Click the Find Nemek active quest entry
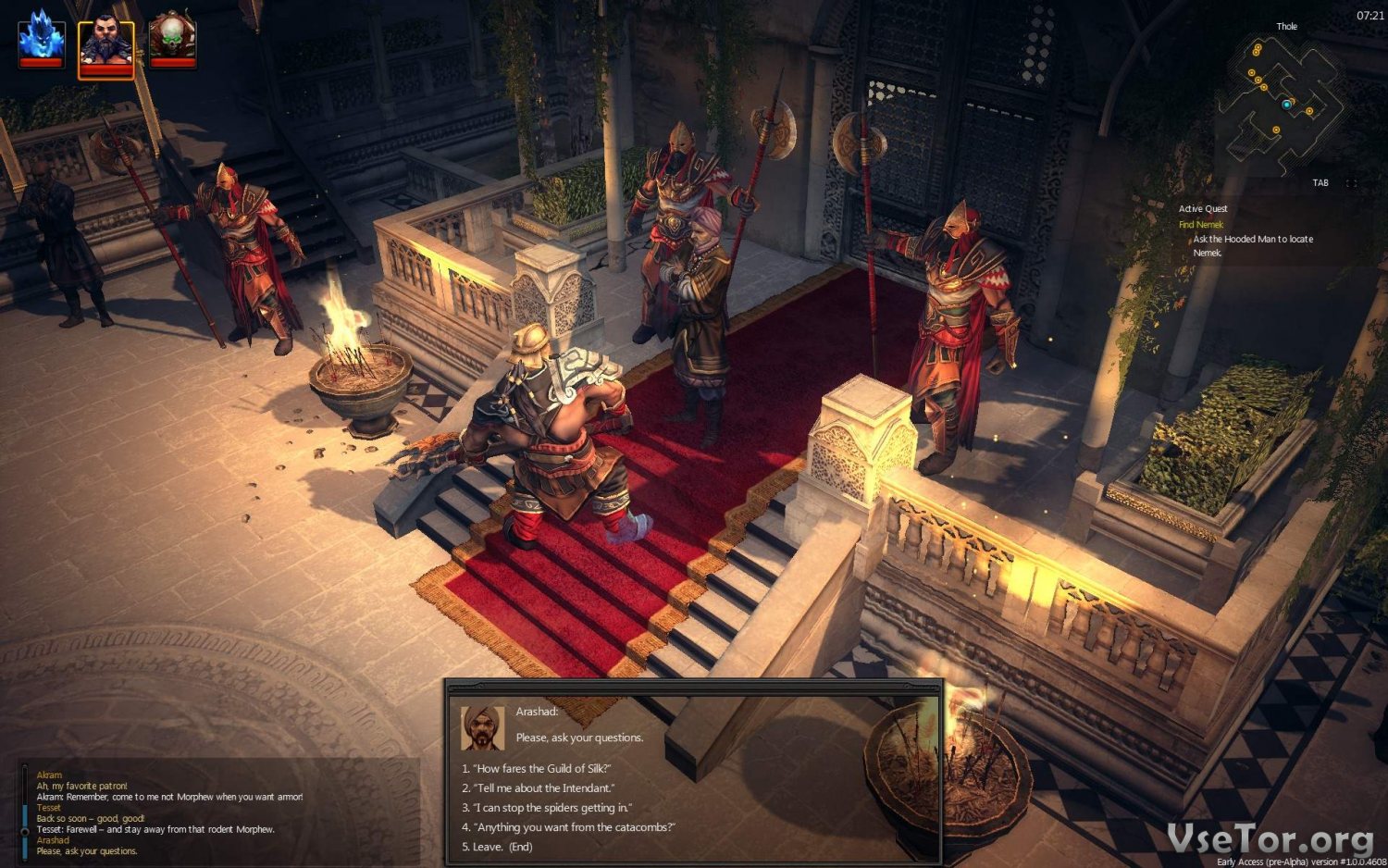The image size is (1388, 868). (1200, 225)
